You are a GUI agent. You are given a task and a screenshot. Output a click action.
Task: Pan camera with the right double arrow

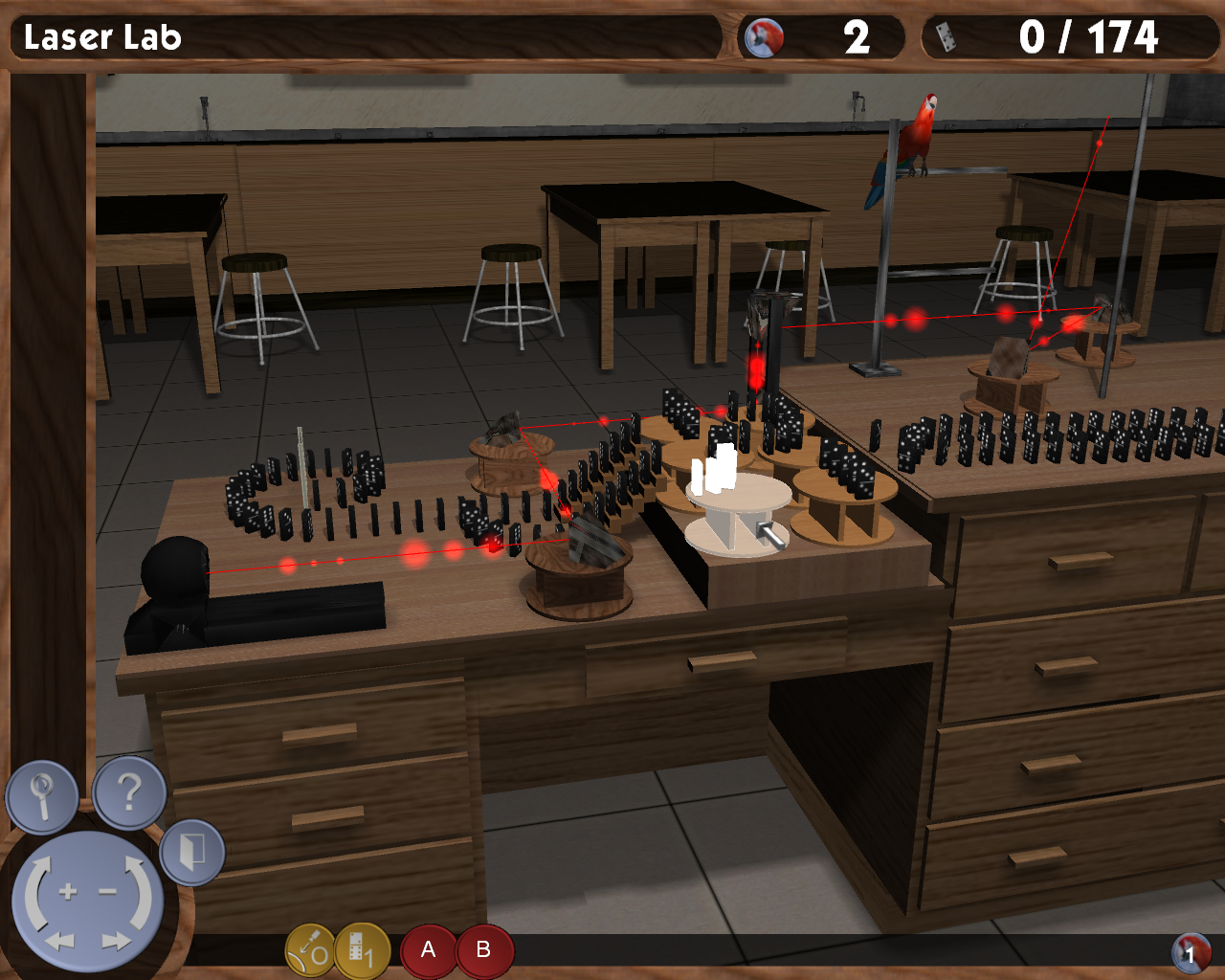click(116, 942)
